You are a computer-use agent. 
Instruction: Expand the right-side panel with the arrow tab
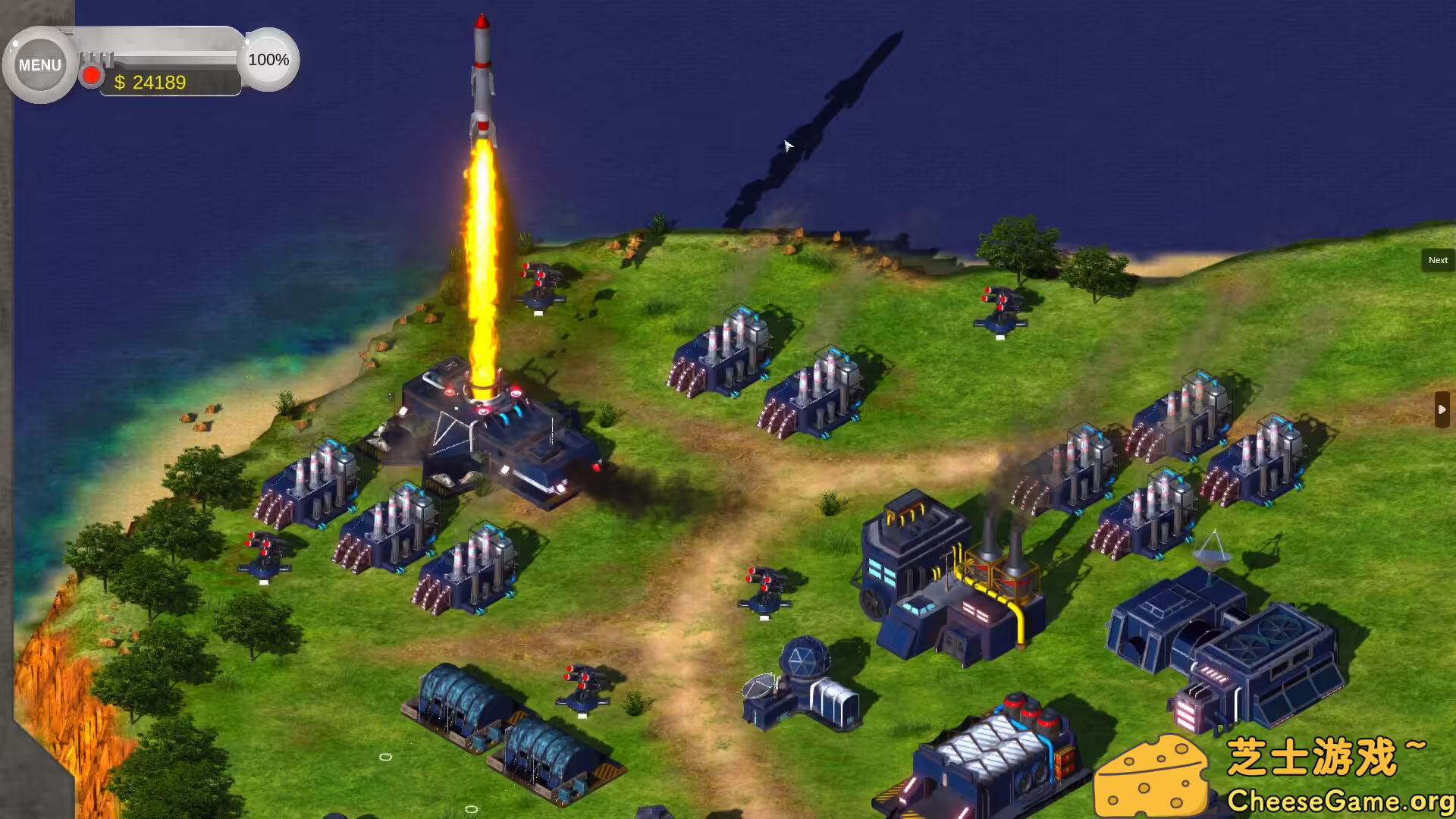pyautogui.click(x=1441, y=409)
